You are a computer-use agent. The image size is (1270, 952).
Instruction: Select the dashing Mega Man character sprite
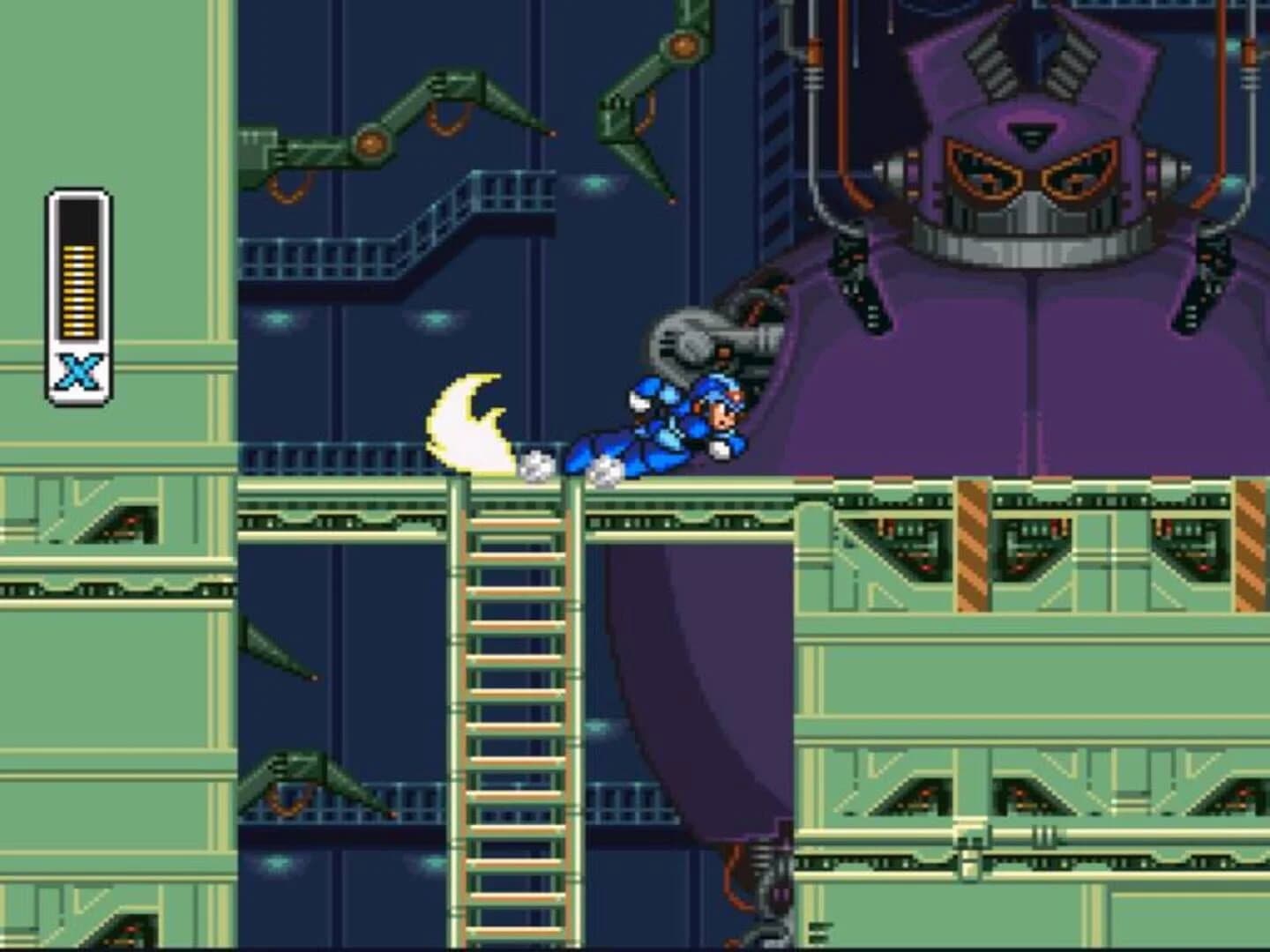[670, 423]
